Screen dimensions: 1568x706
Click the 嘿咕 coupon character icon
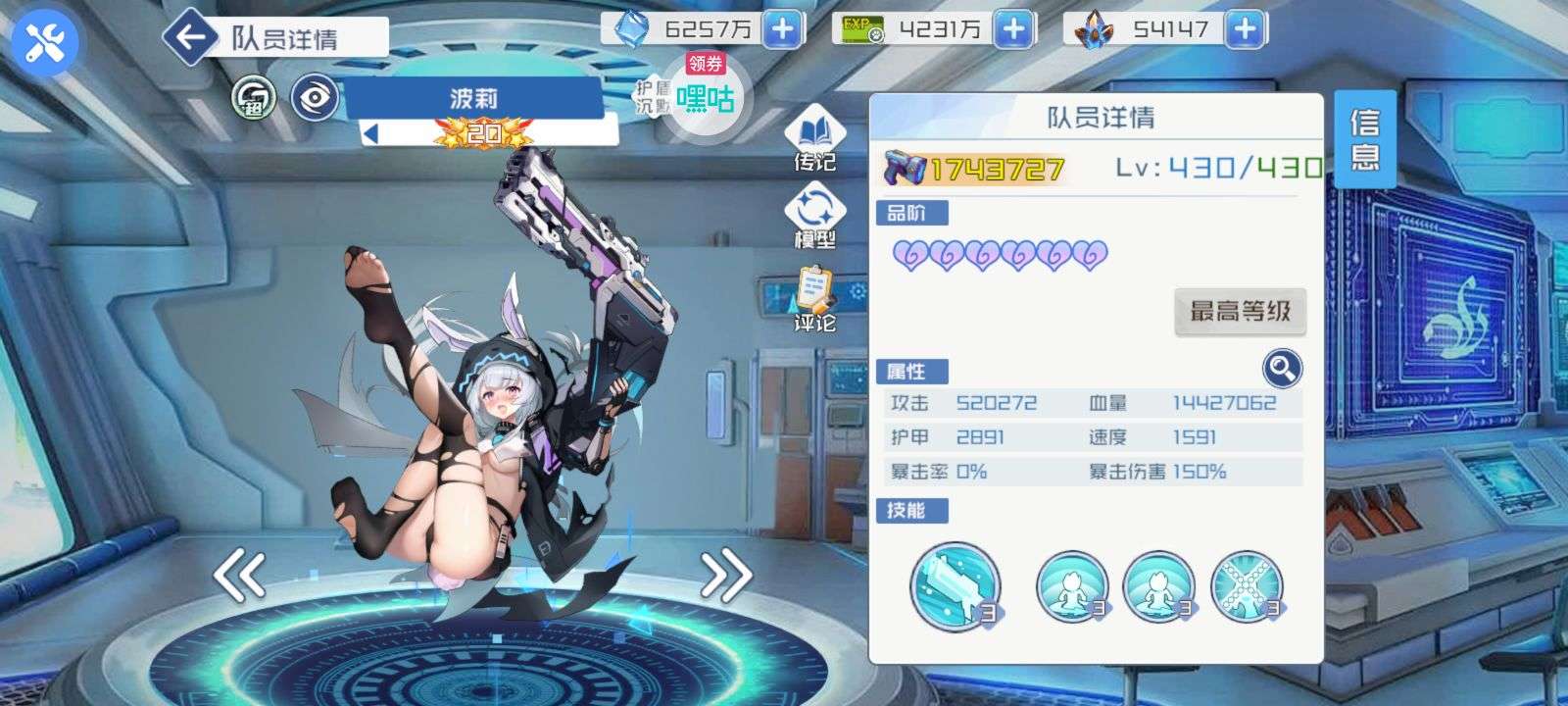[704, 101]
